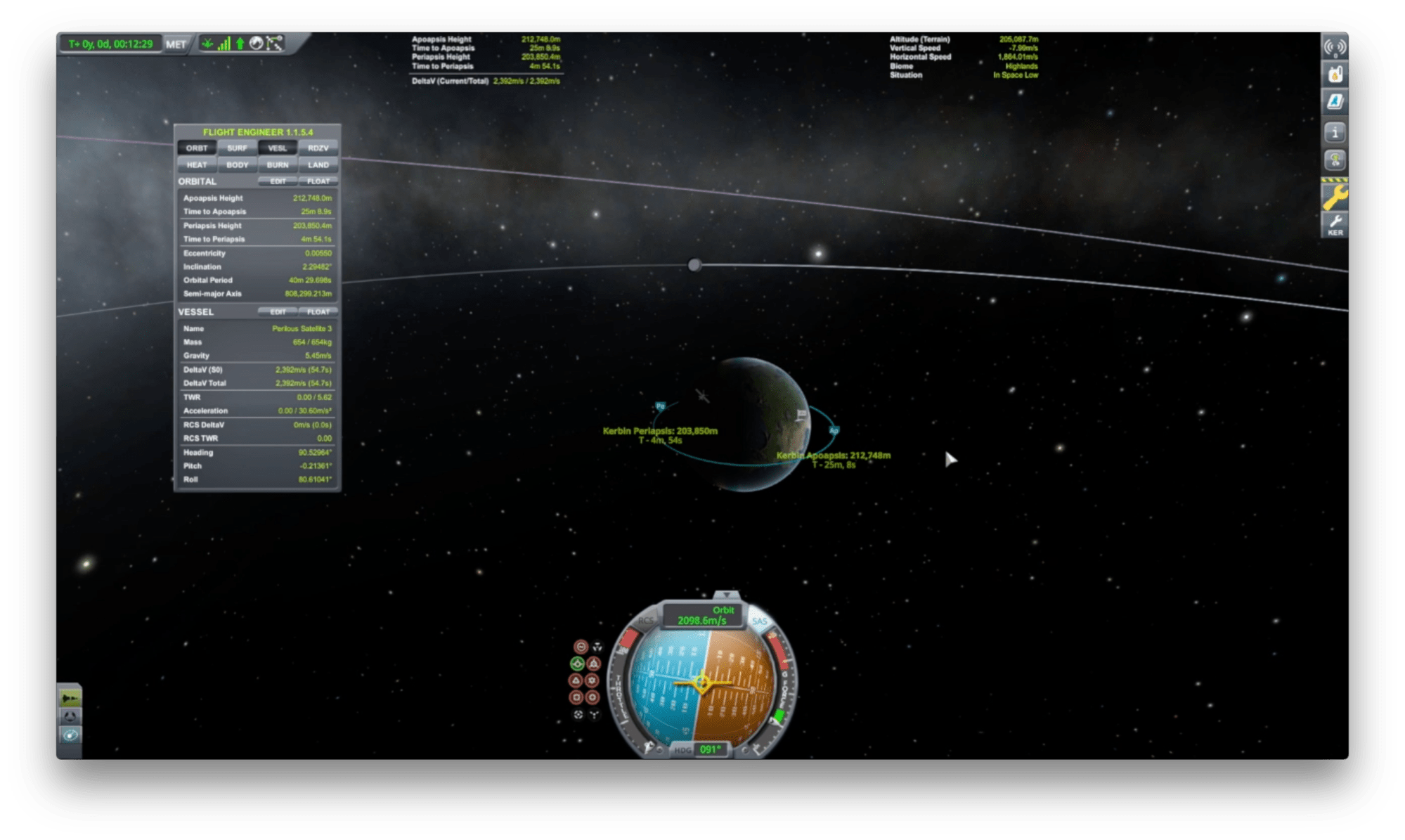
Task: Click the info 'i' toolbar button
Action: point(1335,132)
